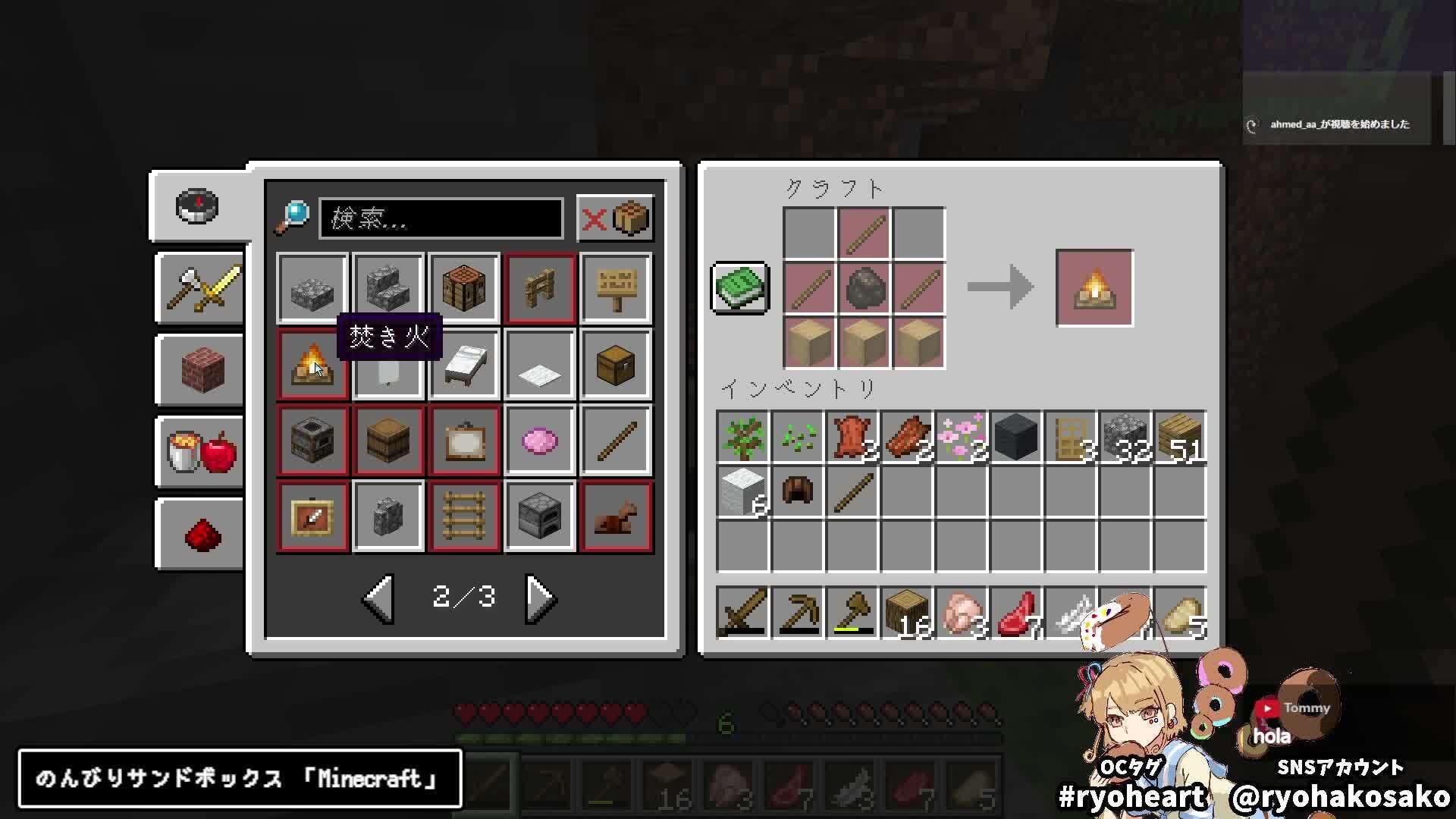Switch to the tools and combat tab
This screenshot has height=819, width=1456.
pyautogui.click(x=199, y=288)
